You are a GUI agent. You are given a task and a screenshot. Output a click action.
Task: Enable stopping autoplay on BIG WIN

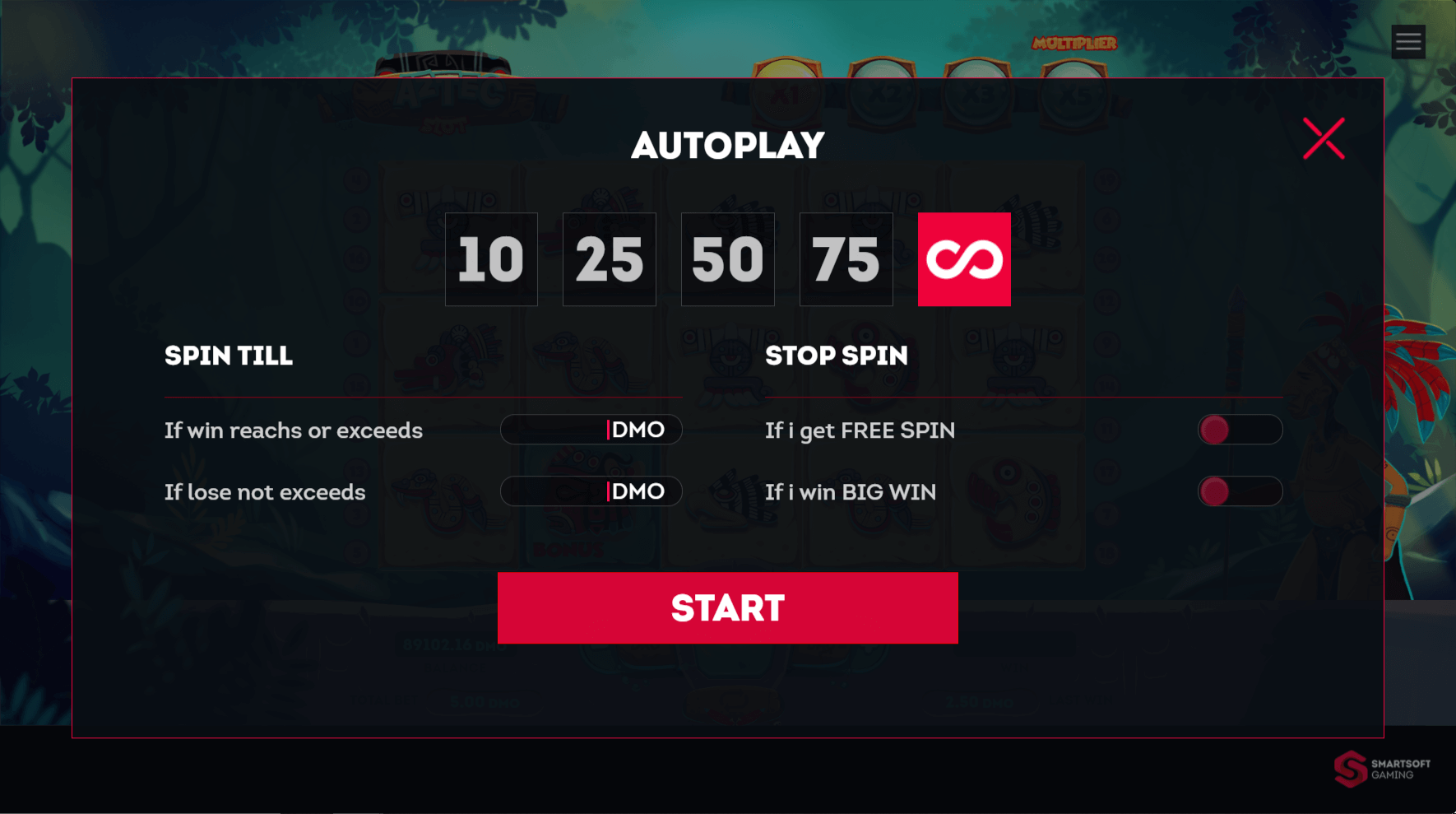[1240, 491]
